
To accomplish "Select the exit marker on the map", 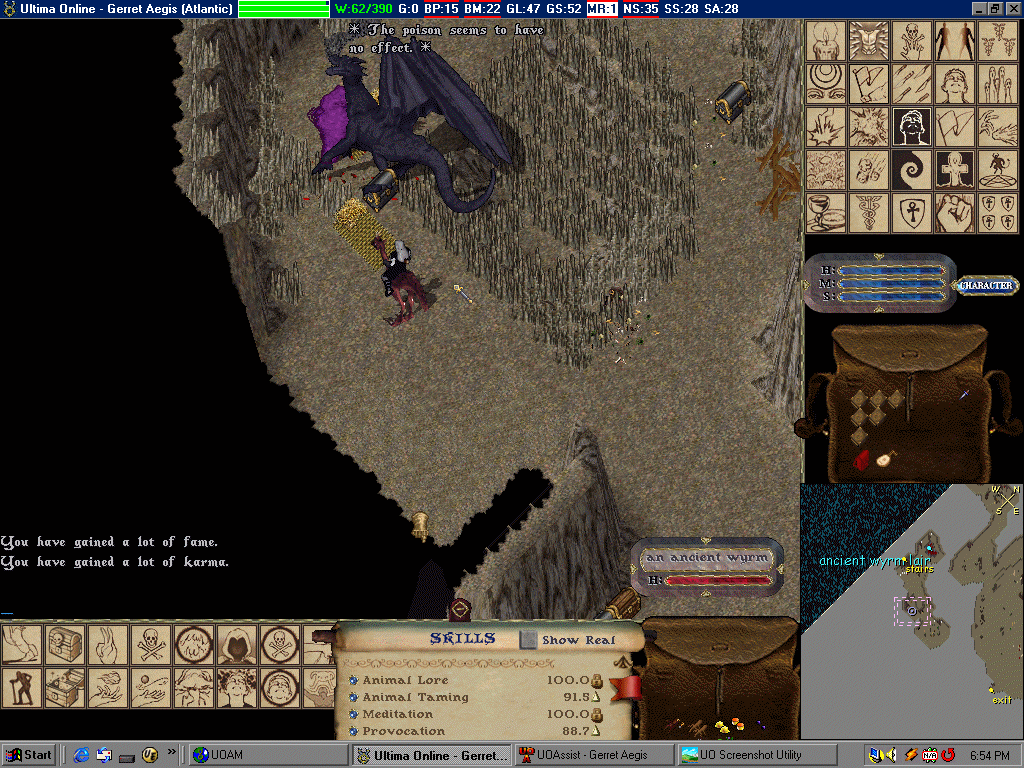I will tap(1001, 700).
